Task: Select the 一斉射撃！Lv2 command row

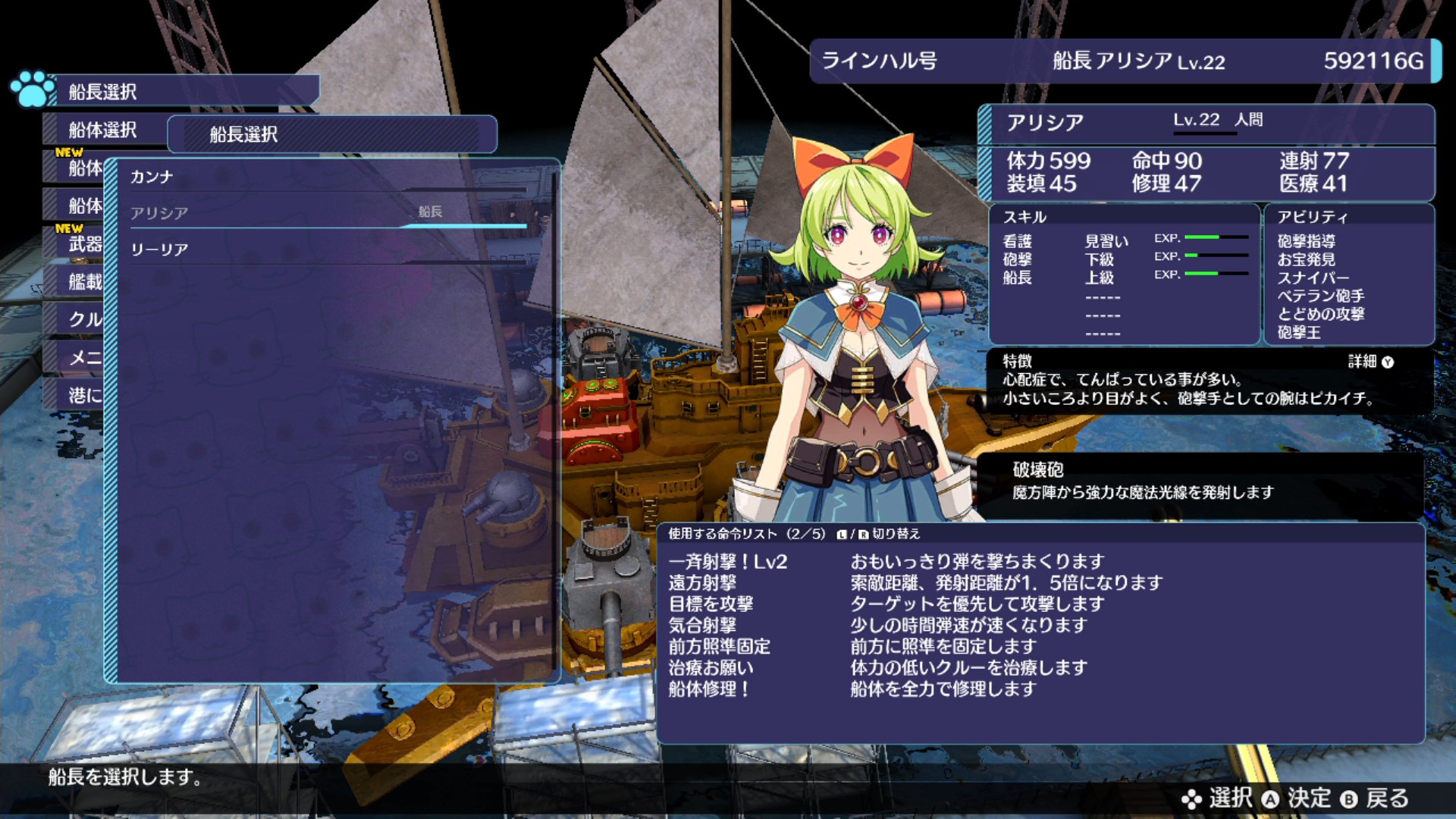Action: pos(728,562)
